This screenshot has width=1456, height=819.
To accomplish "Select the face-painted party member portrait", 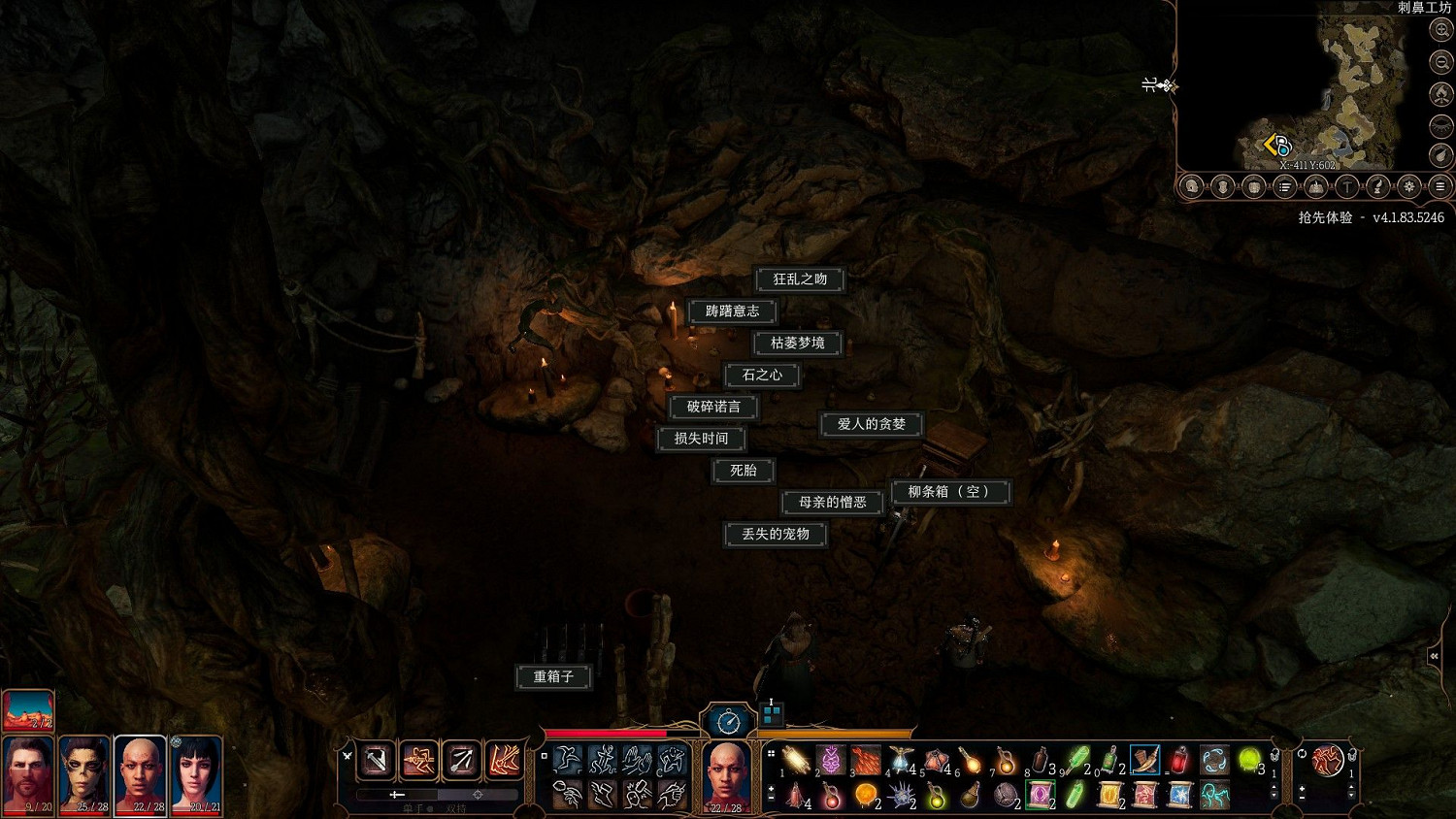I will pos(84,774).
